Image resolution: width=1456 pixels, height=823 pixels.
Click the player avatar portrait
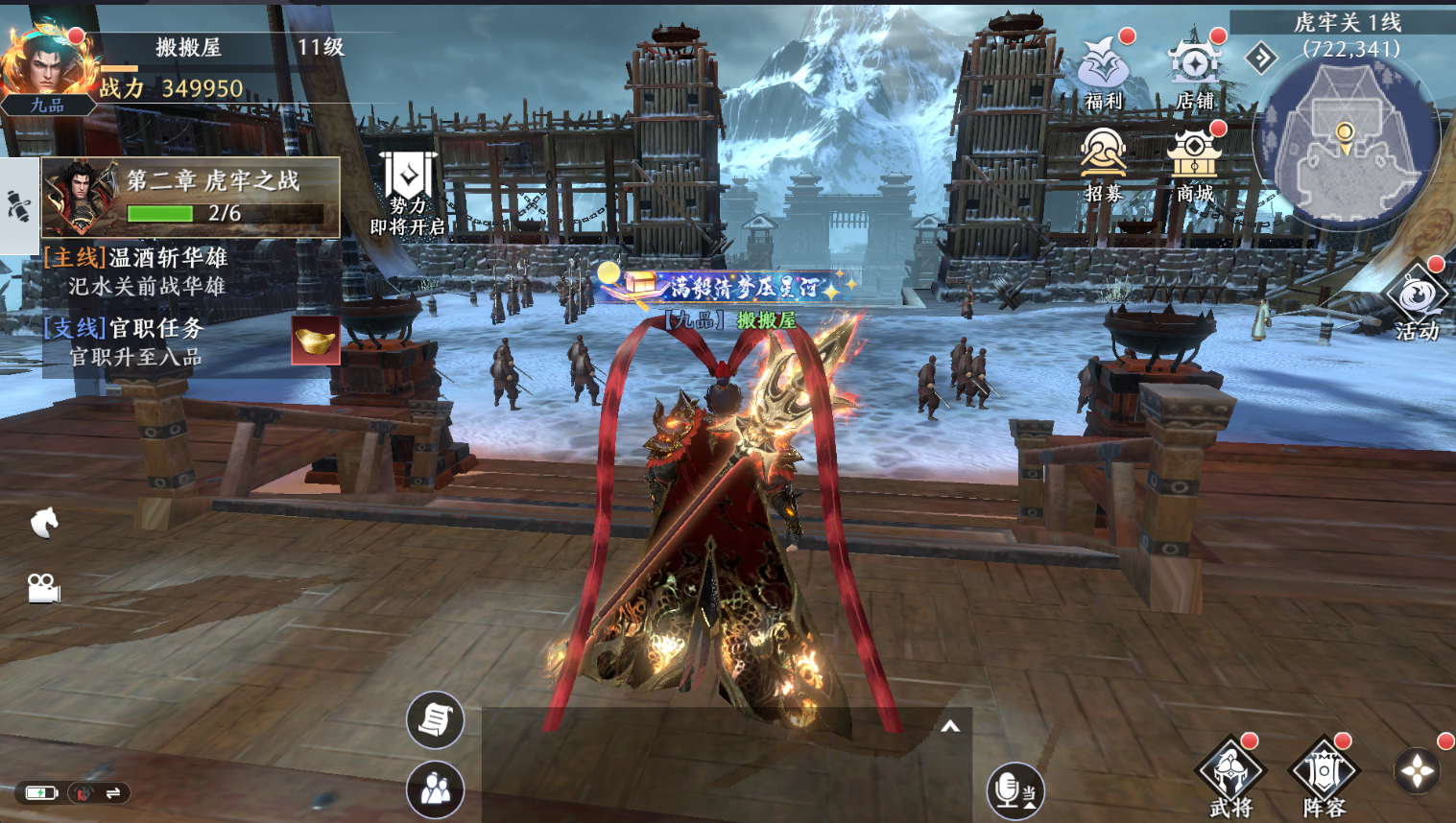point(44,67)
